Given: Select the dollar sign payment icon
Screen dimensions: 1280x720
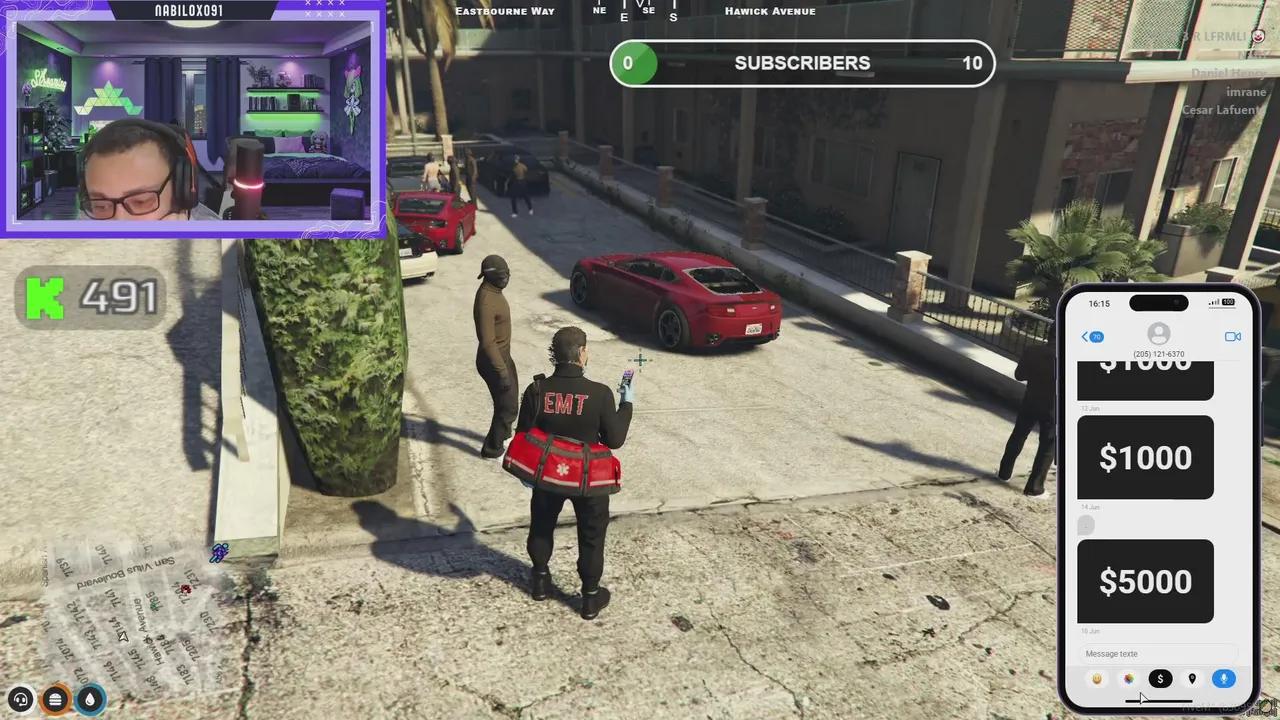Looking at the screenshot, I should coord(1160,679).
